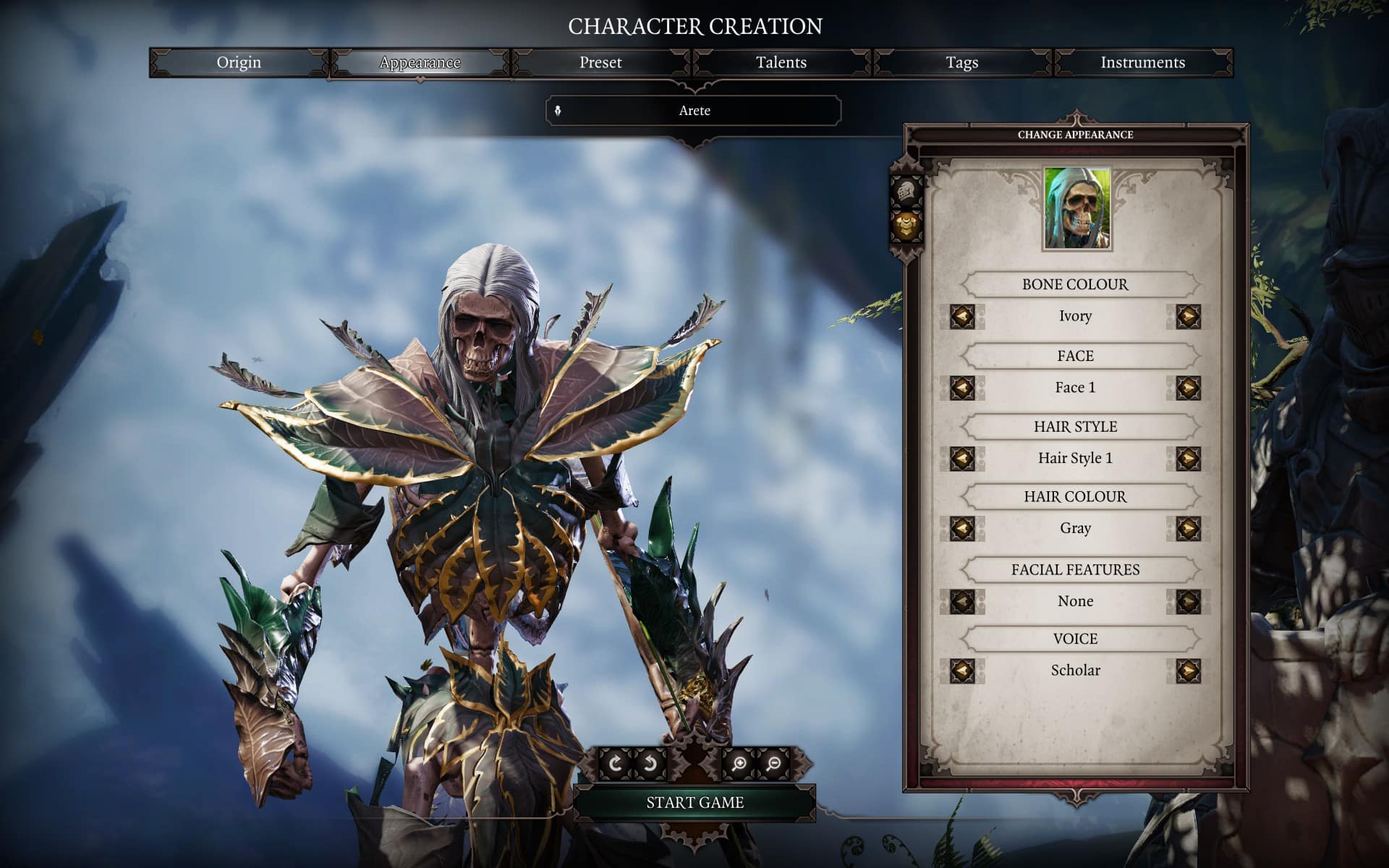Screen dimensions: 1389x868
Task: Advance to the next Hair Style
Action: click(1188, 458)
